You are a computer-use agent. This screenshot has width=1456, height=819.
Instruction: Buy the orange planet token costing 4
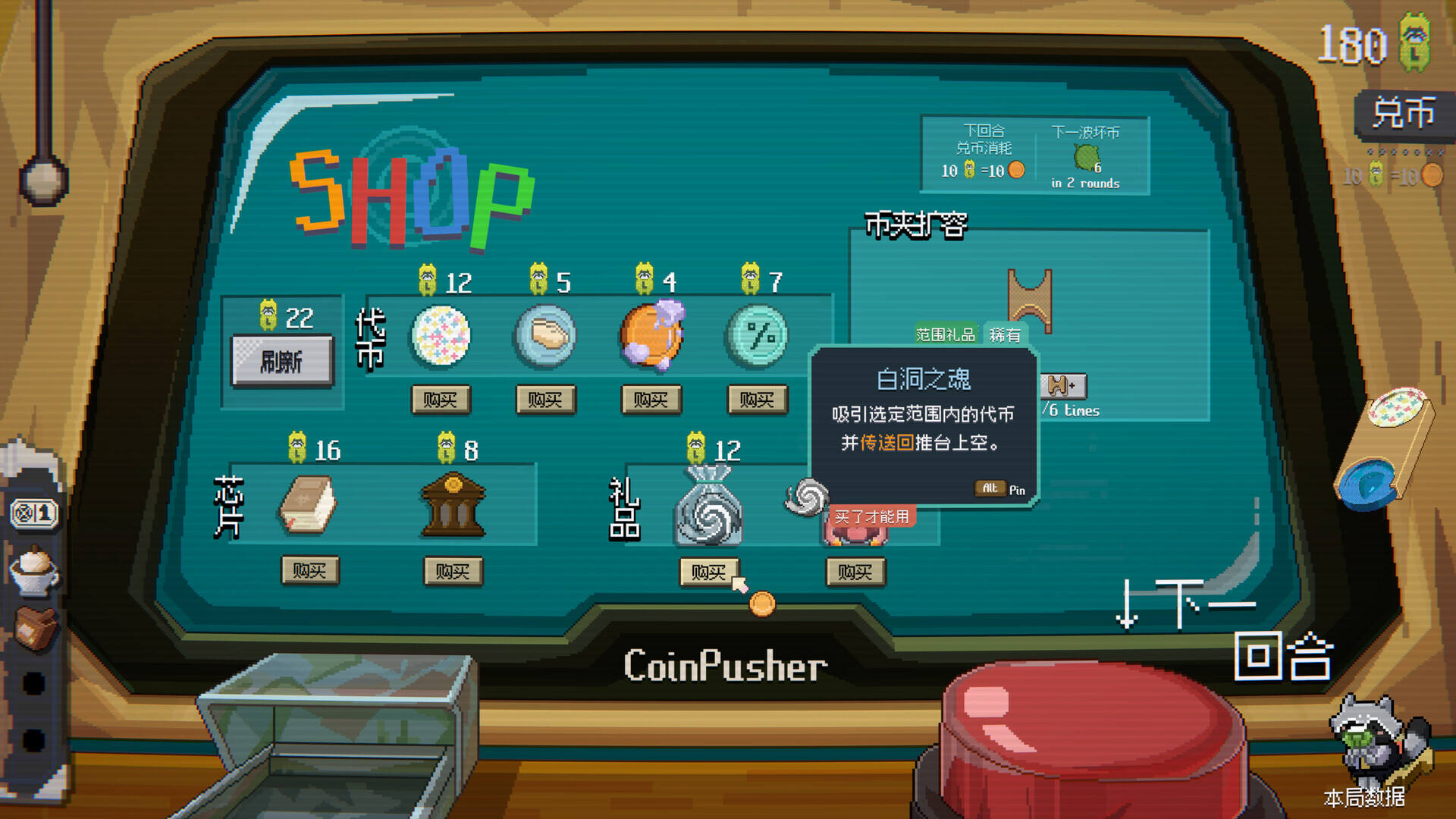point(651,400)
